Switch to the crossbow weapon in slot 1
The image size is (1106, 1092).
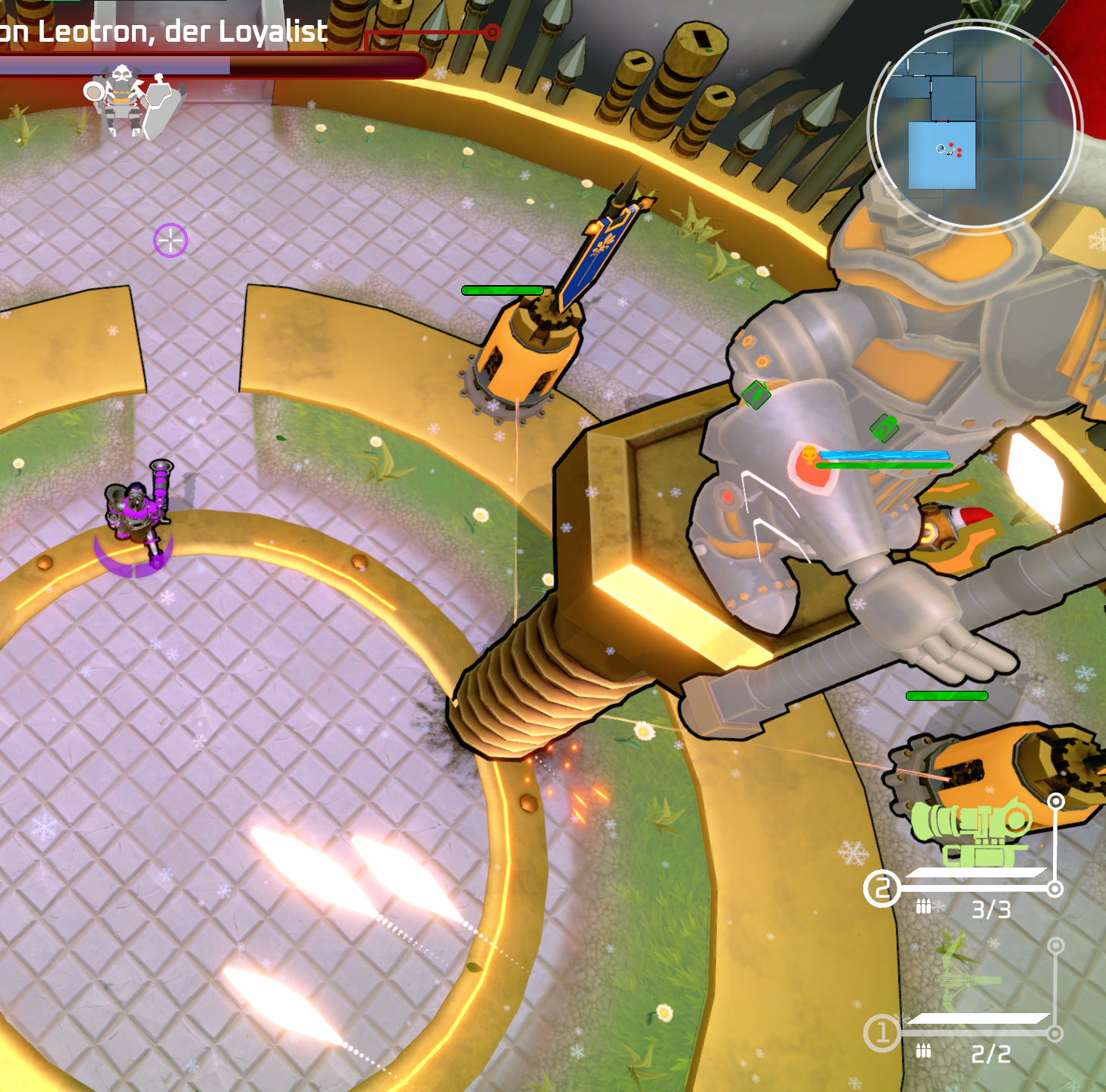[969, 979]
